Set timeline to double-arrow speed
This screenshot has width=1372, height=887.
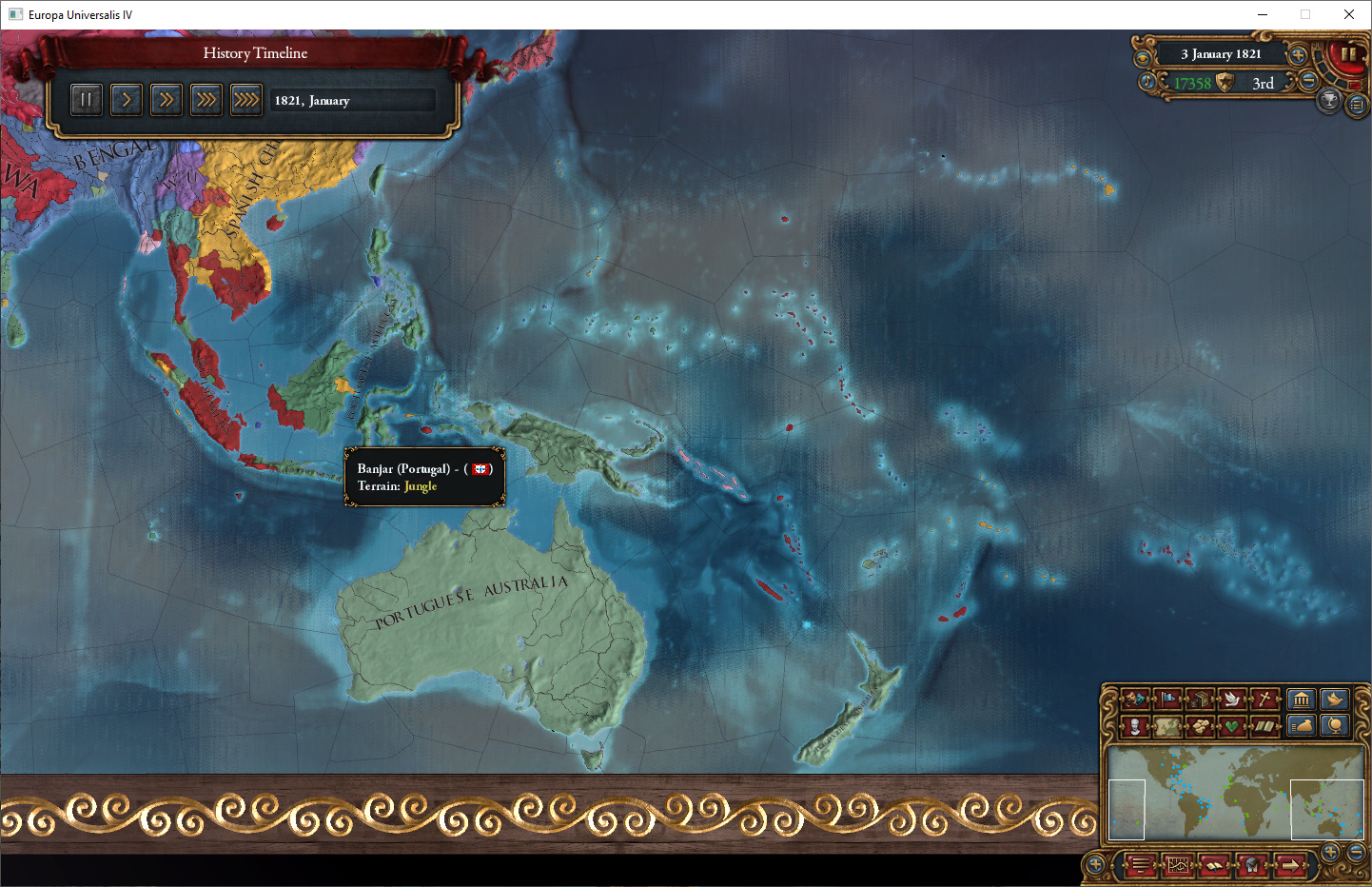pyautogui.click(x=166, y=99)
